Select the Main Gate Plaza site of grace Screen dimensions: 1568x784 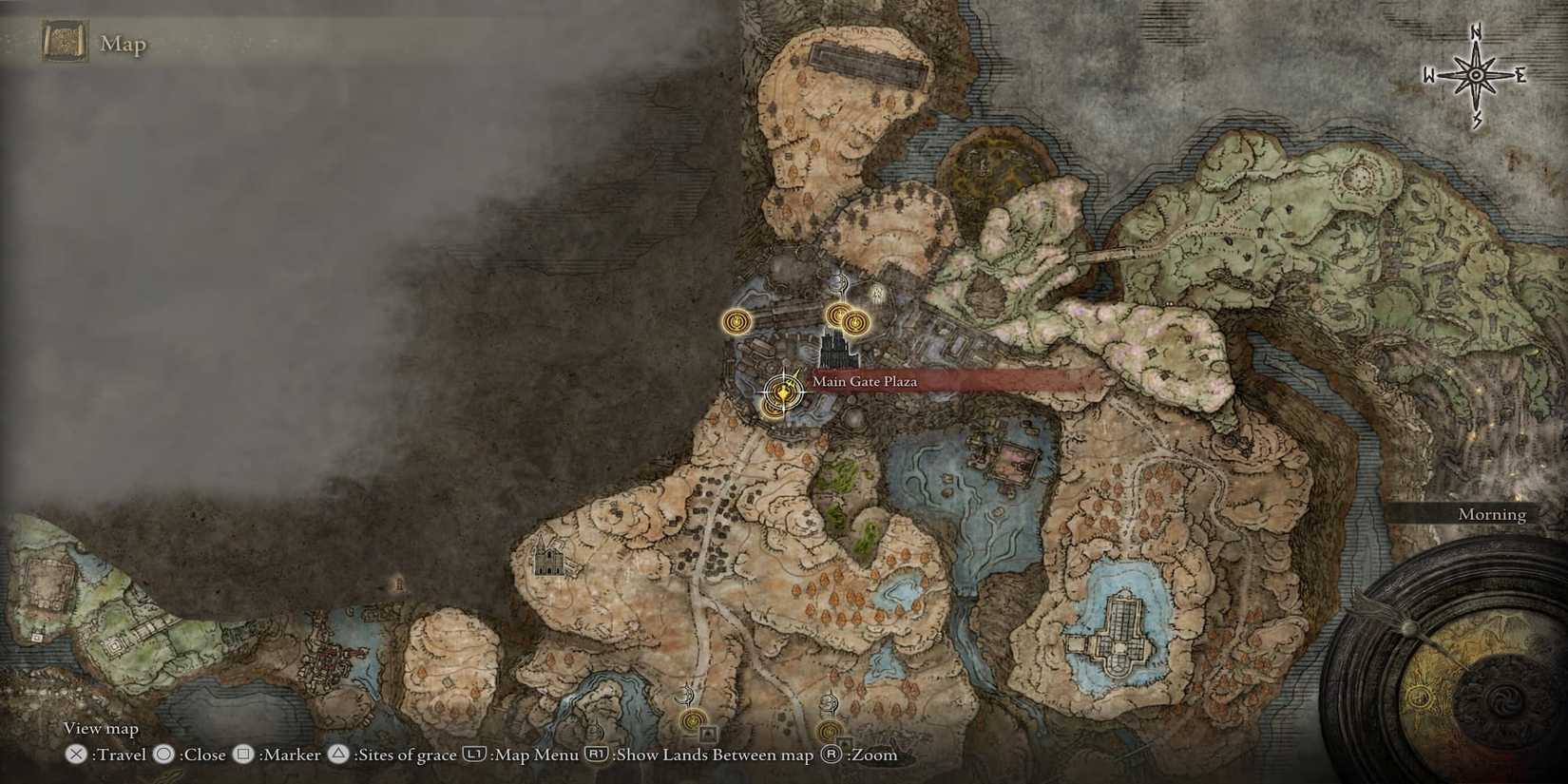point(781,392)
